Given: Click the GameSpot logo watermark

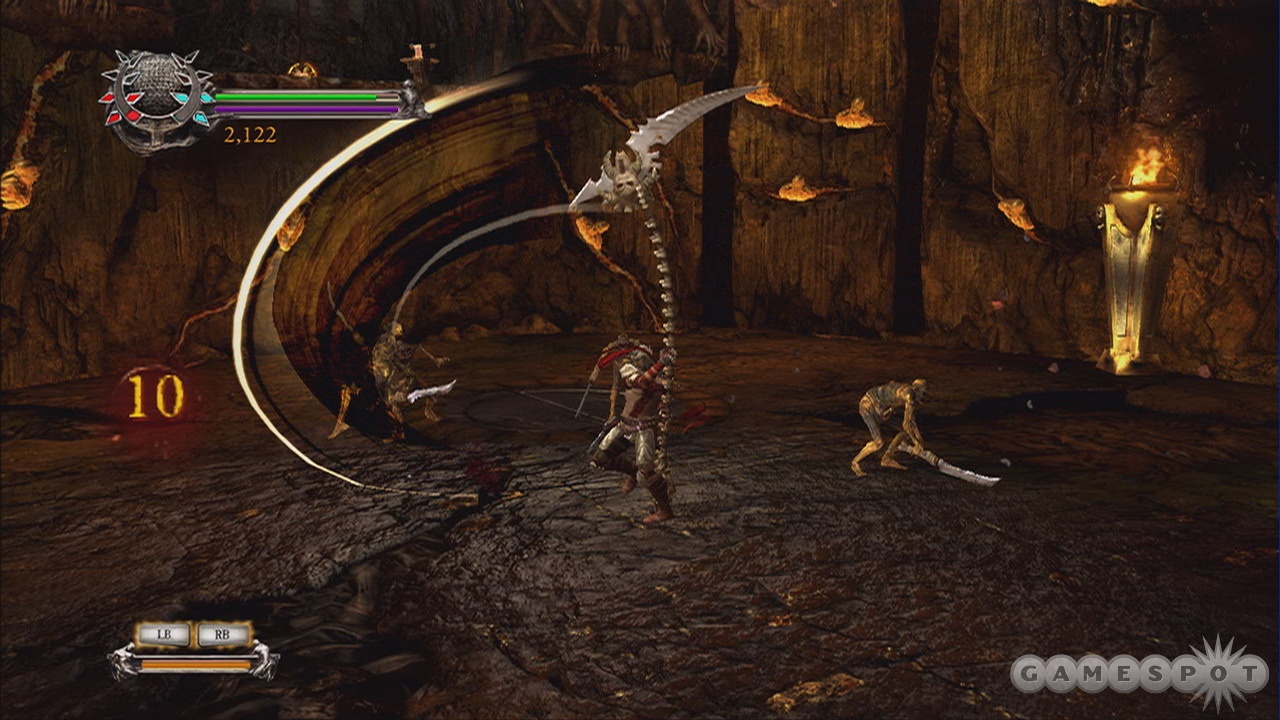Looking at the screenshot, I should (x=1138, y=675).
